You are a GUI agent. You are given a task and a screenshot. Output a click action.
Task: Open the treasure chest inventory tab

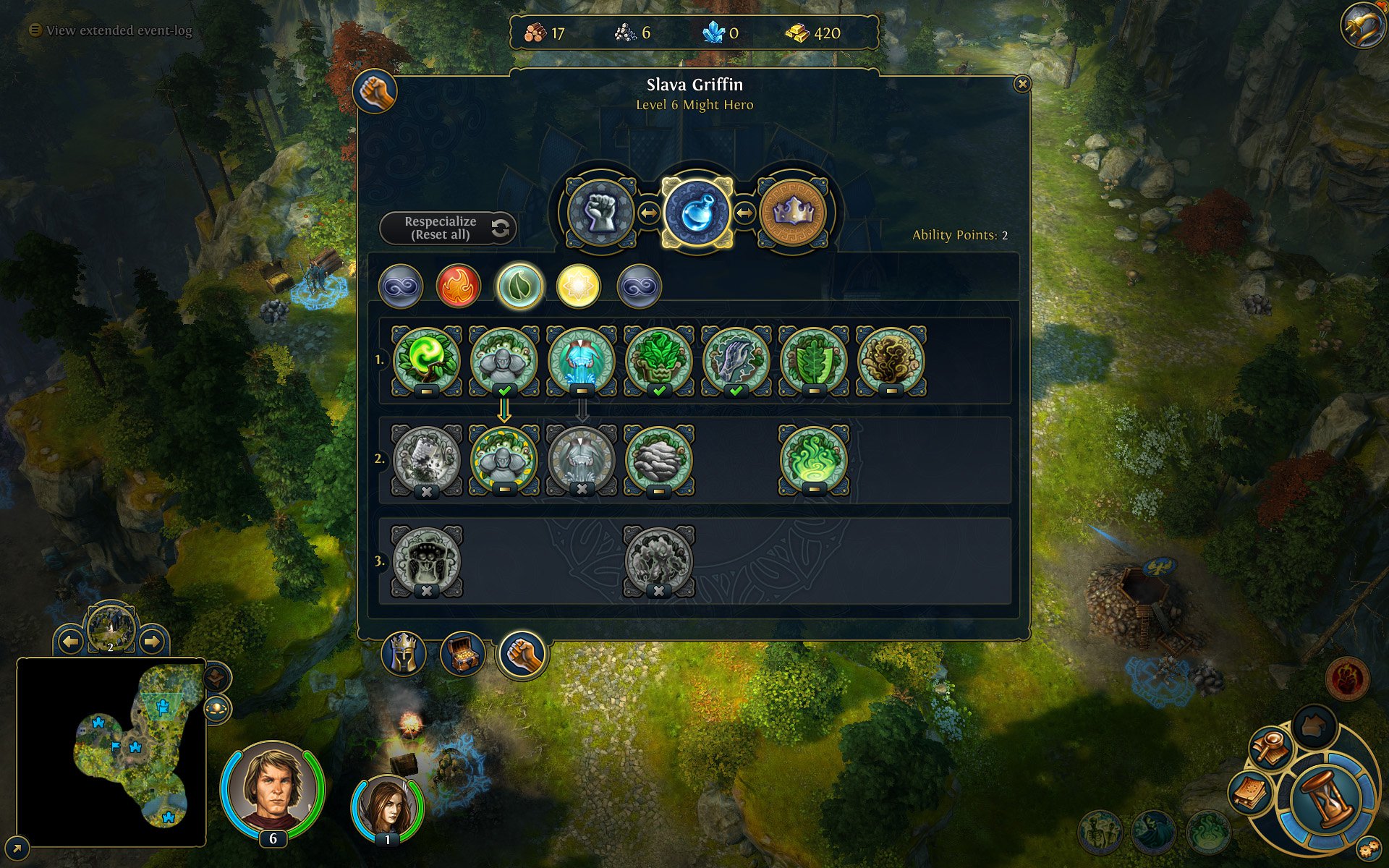pyautogui.click(x=462, y=653)
